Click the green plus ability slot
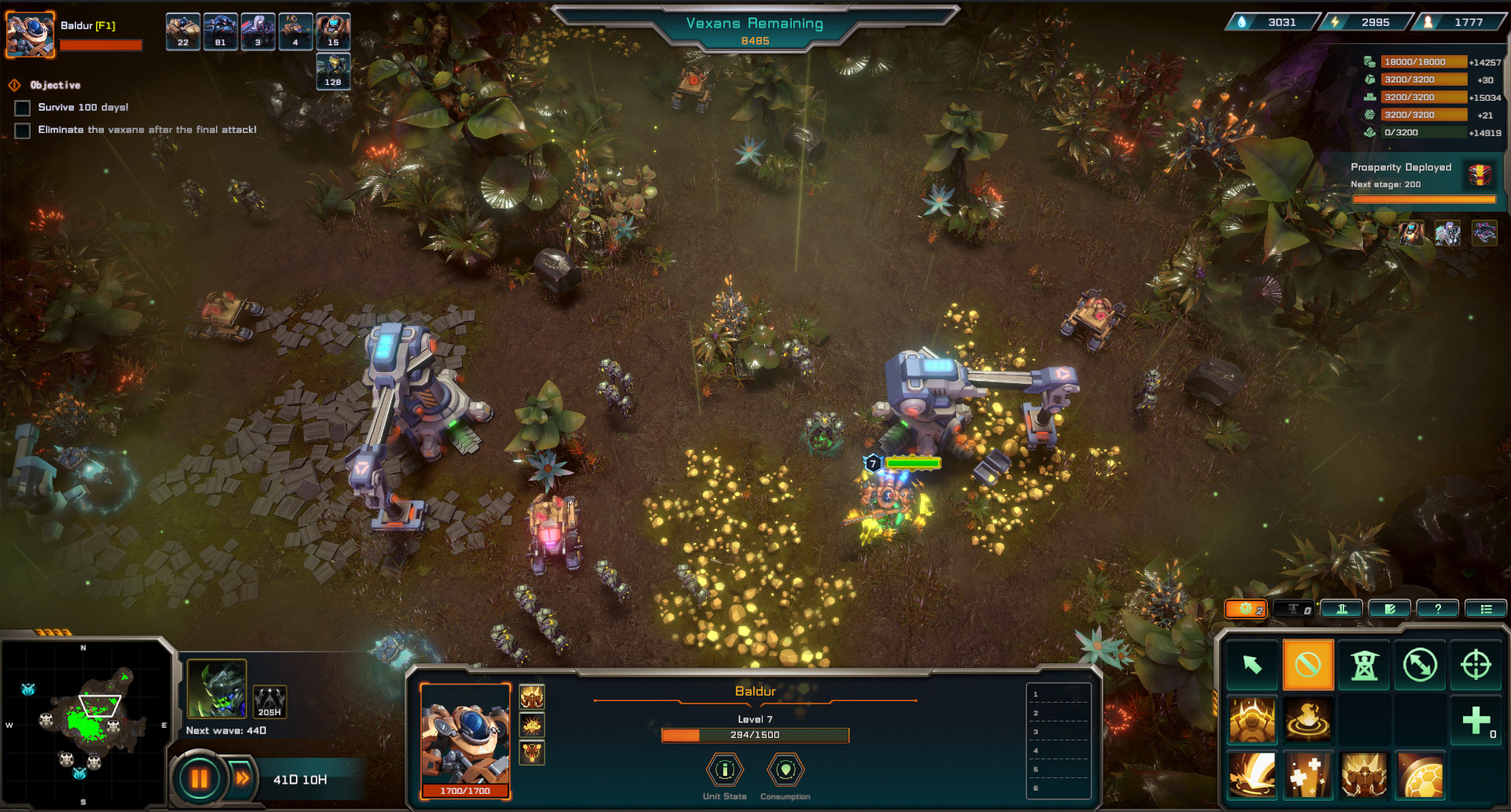This screenshot has width=1511, height=812. 1476,721
